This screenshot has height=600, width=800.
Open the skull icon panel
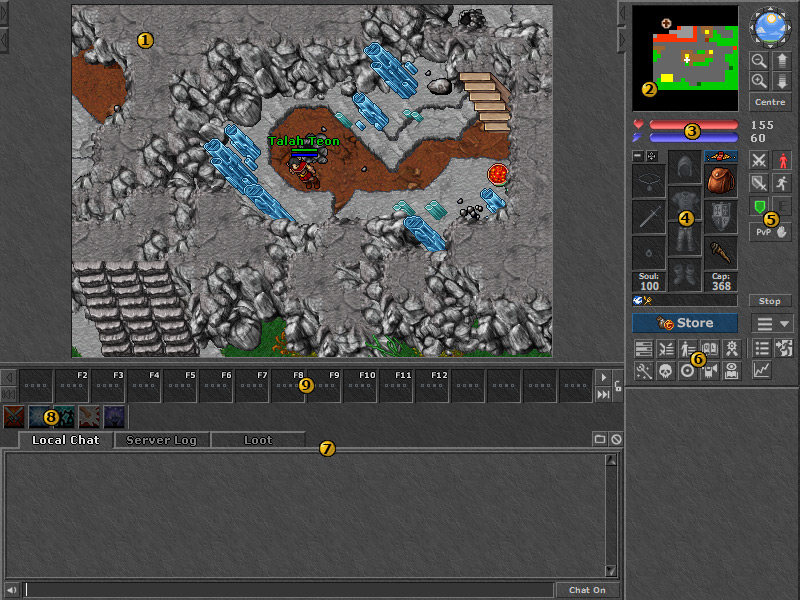coord(665,370)
